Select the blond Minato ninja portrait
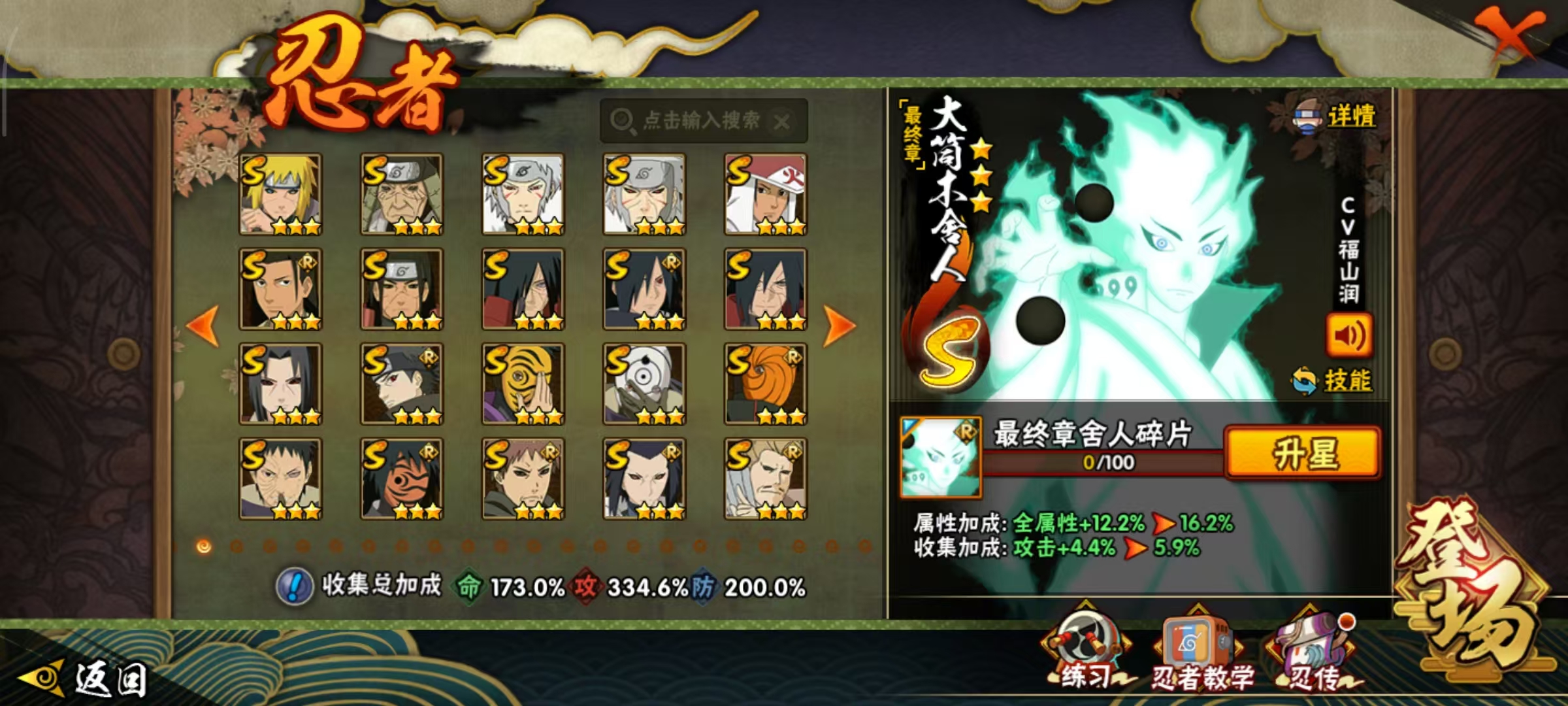The image size is (1568, 706). (280, 194)
